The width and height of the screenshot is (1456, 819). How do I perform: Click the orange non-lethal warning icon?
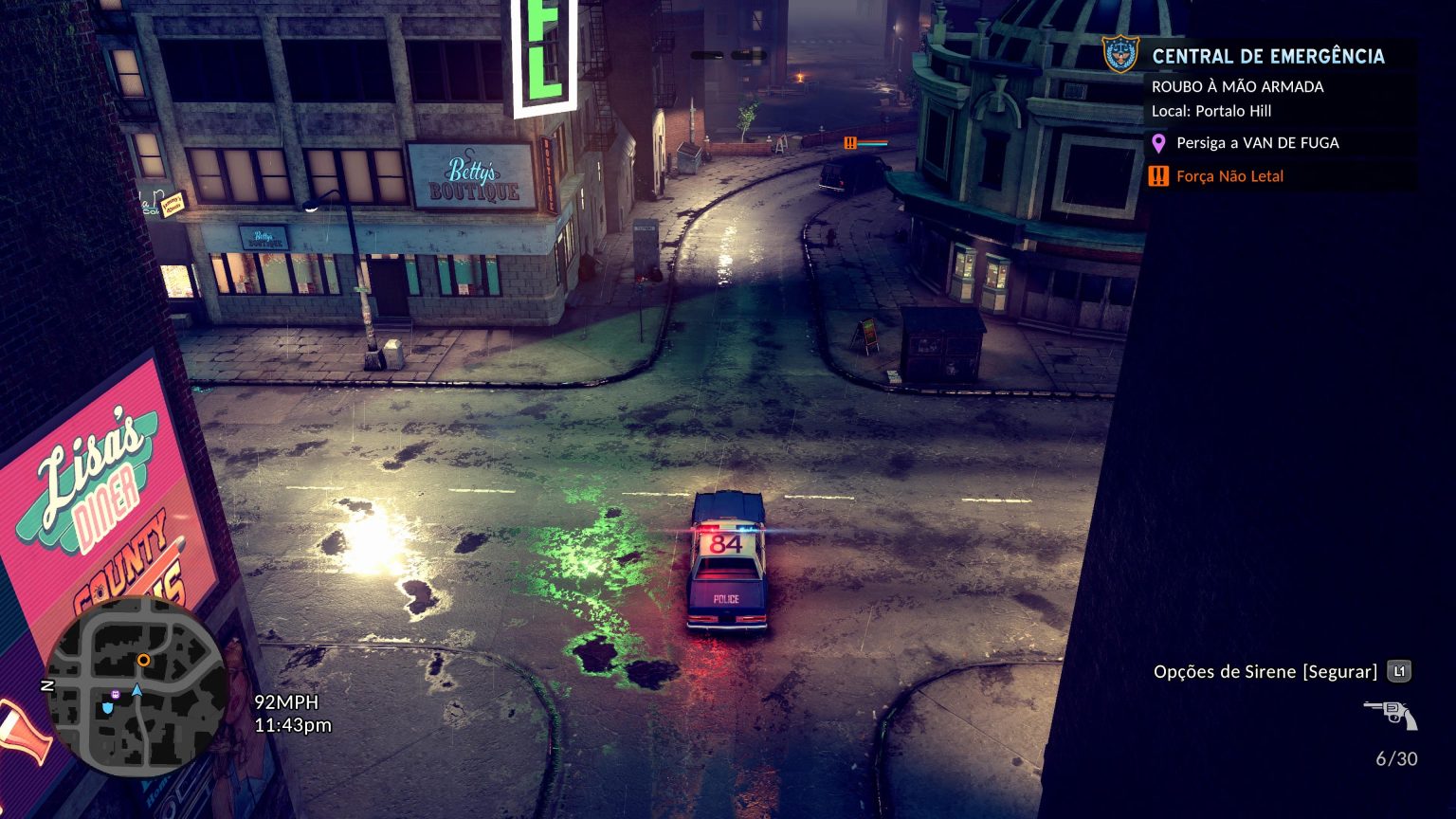tap(1157, 176)
